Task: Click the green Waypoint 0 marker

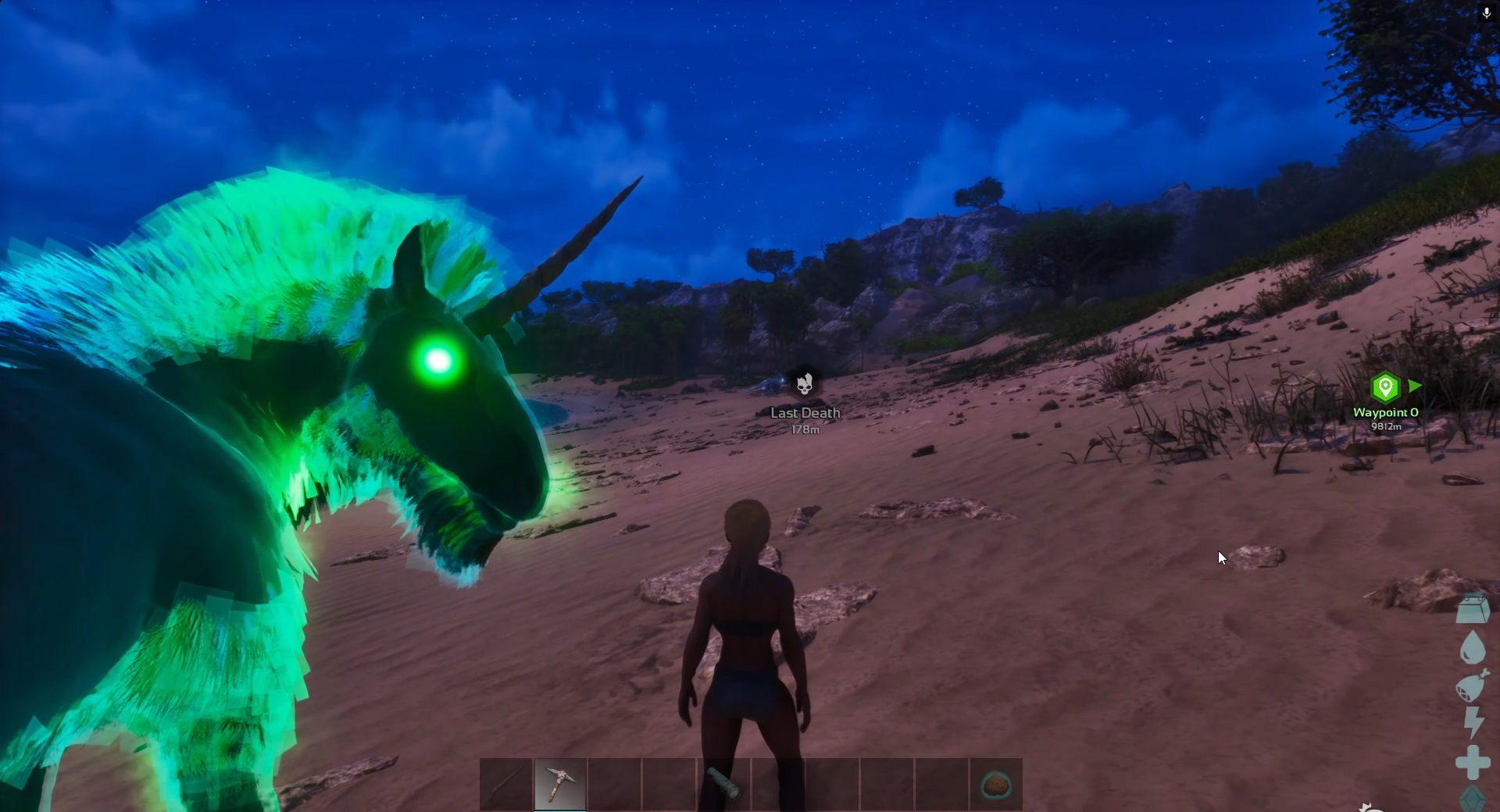Action: tap(1385, 387)
